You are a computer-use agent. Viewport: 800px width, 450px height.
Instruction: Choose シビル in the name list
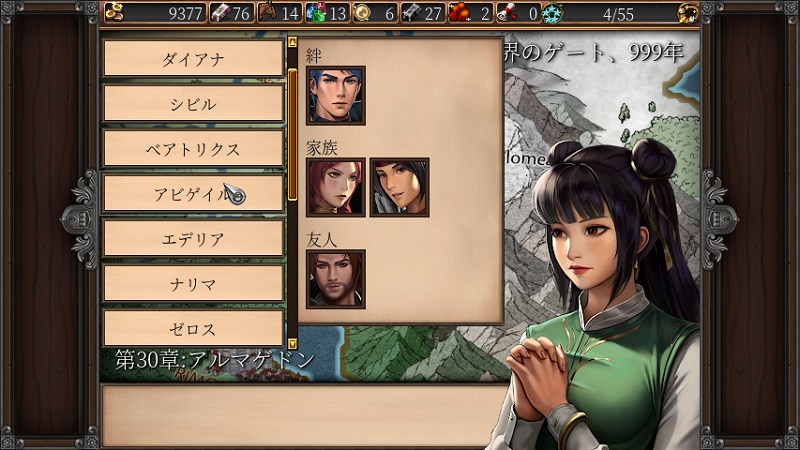coord(193,104)
